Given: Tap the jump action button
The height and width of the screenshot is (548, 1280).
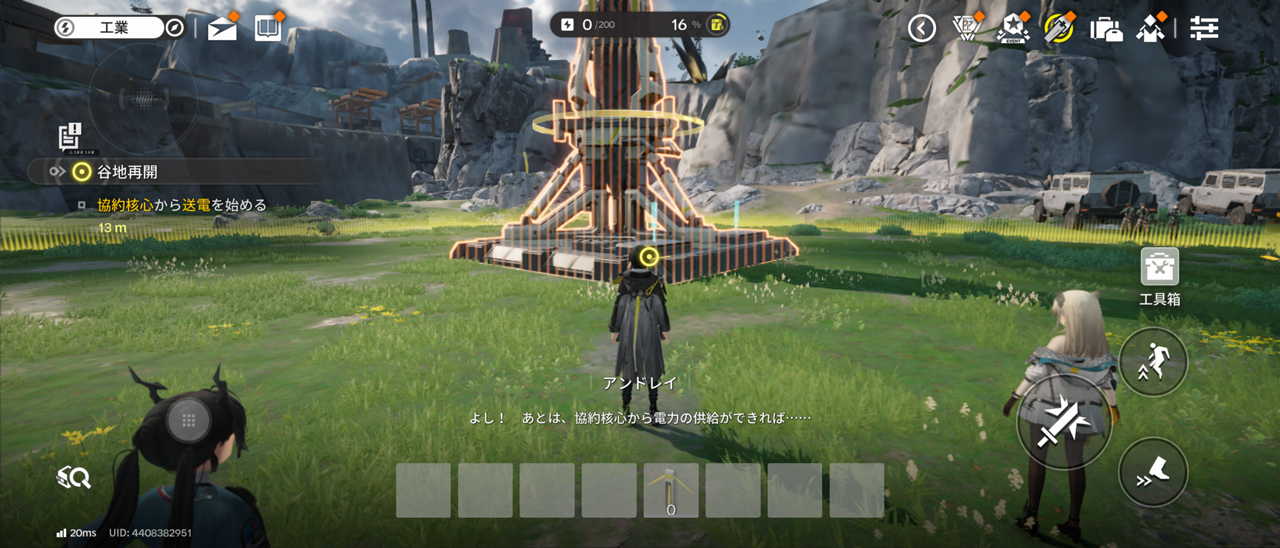Looking at the screenshot, I should (1153, 361).
